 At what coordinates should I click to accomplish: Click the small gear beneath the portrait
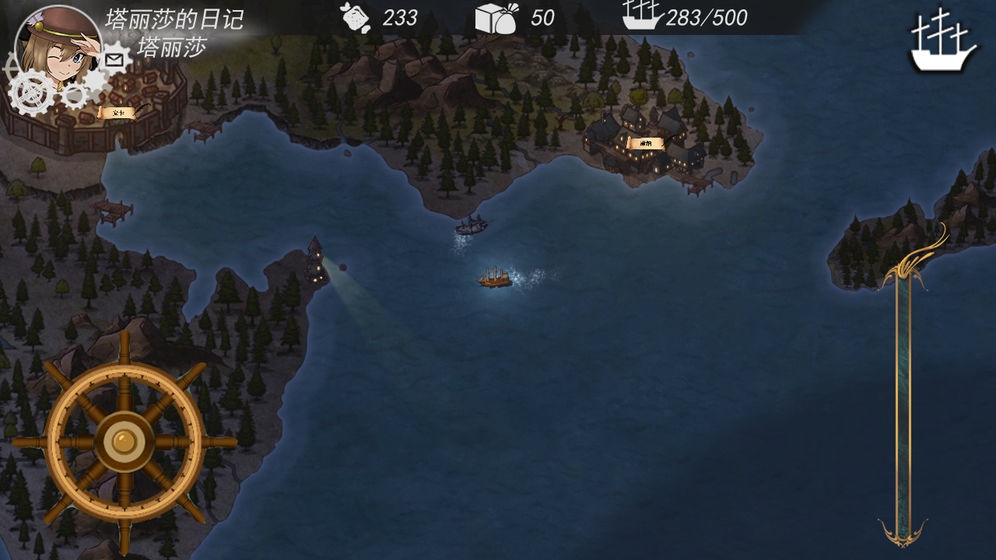tap(75, 93)
